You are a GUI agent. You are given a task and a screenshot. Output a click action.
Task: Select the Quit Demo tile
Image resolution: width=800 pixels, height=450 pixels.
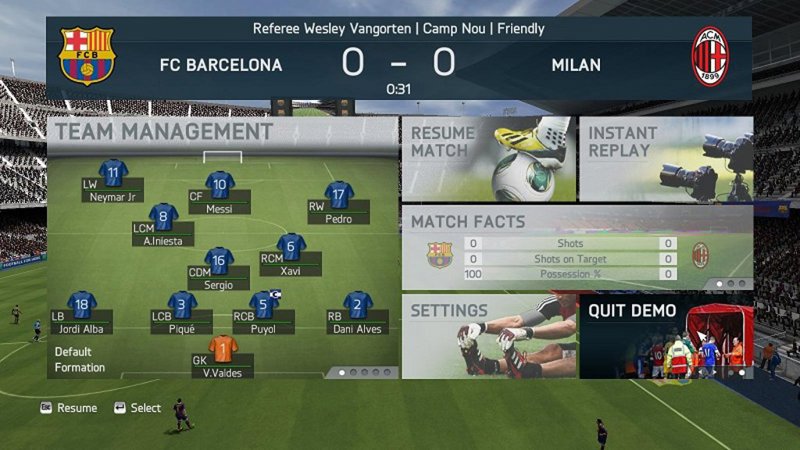click(x=665, y=335)
